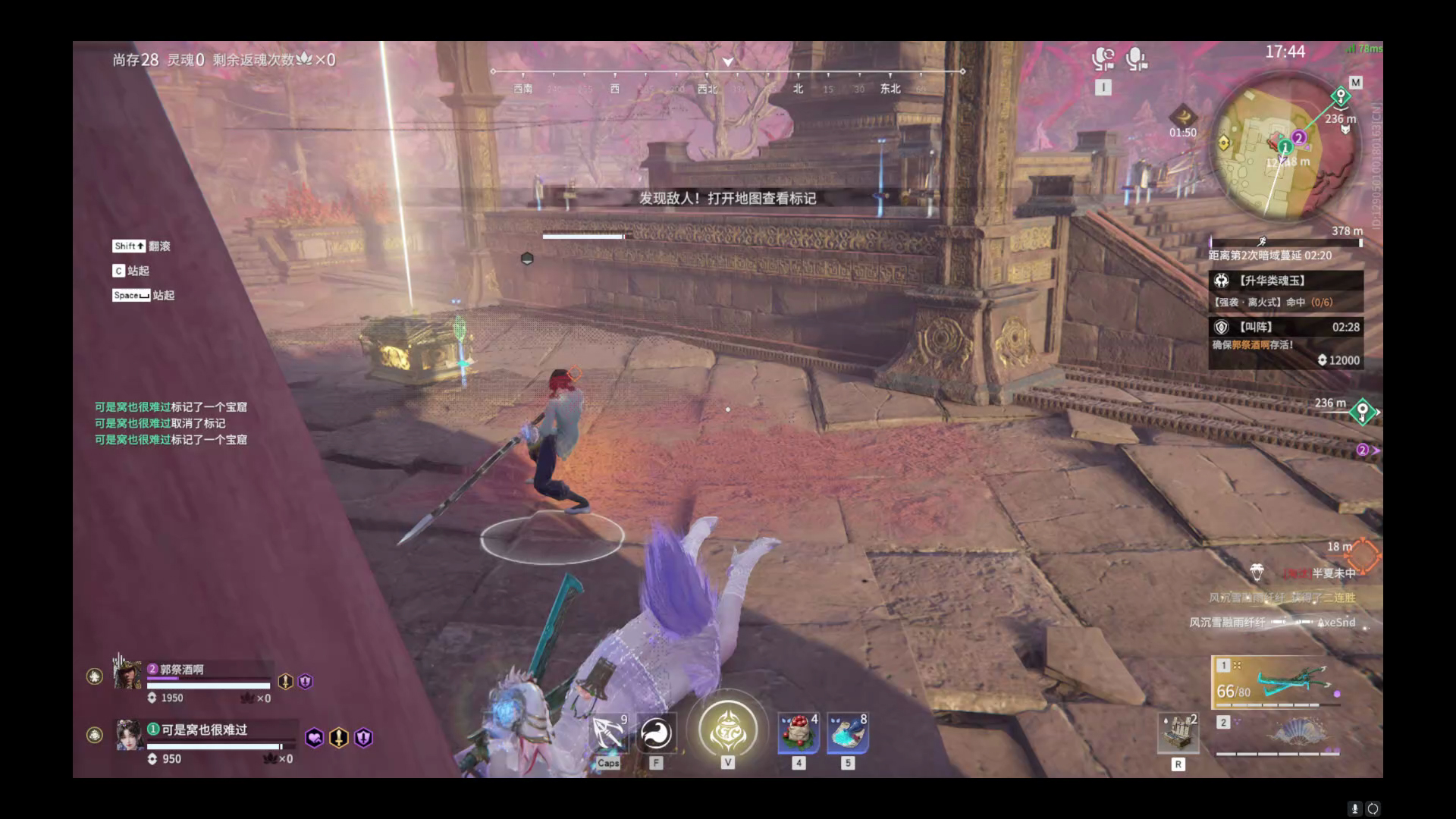Click the whirlwind event timer icon
Screen dimensions: 1456x819
(1182, 117)
